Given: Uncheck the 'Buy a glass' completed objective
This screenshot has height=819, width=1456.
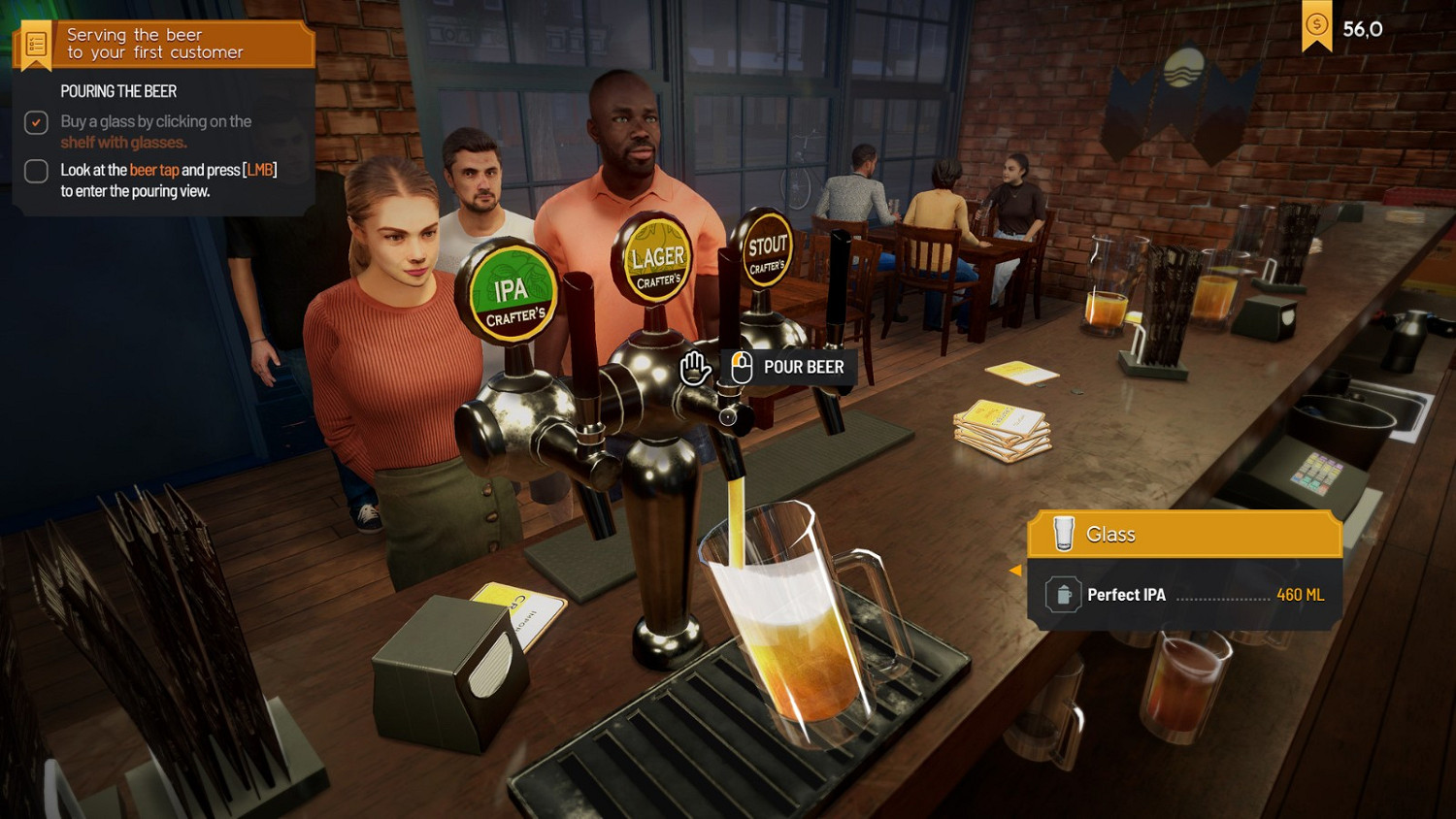Looking at the screenshot, I should (35, 122).
